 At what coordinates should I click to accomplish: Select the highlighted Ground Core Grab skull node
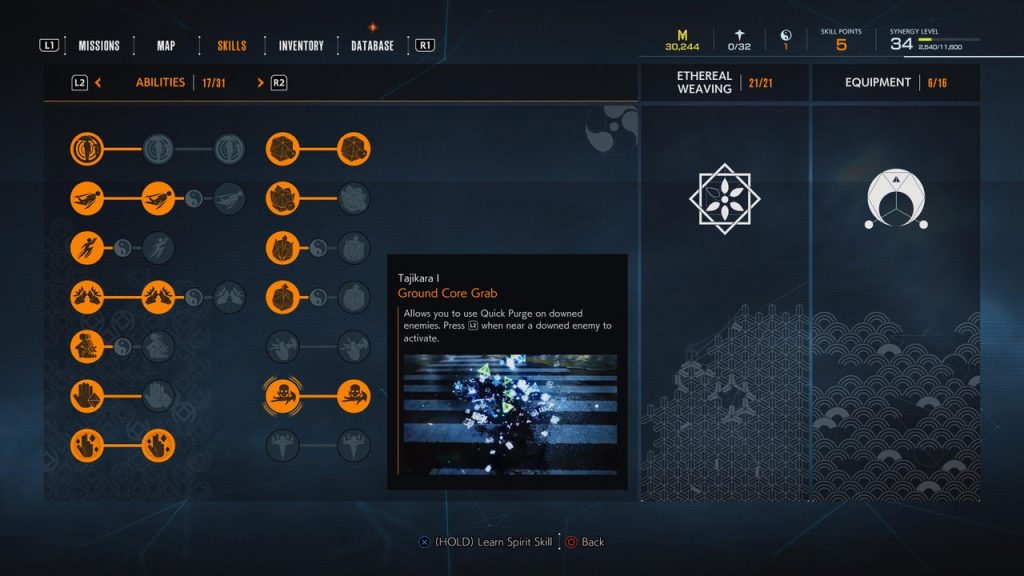click(x=283, y=395)
